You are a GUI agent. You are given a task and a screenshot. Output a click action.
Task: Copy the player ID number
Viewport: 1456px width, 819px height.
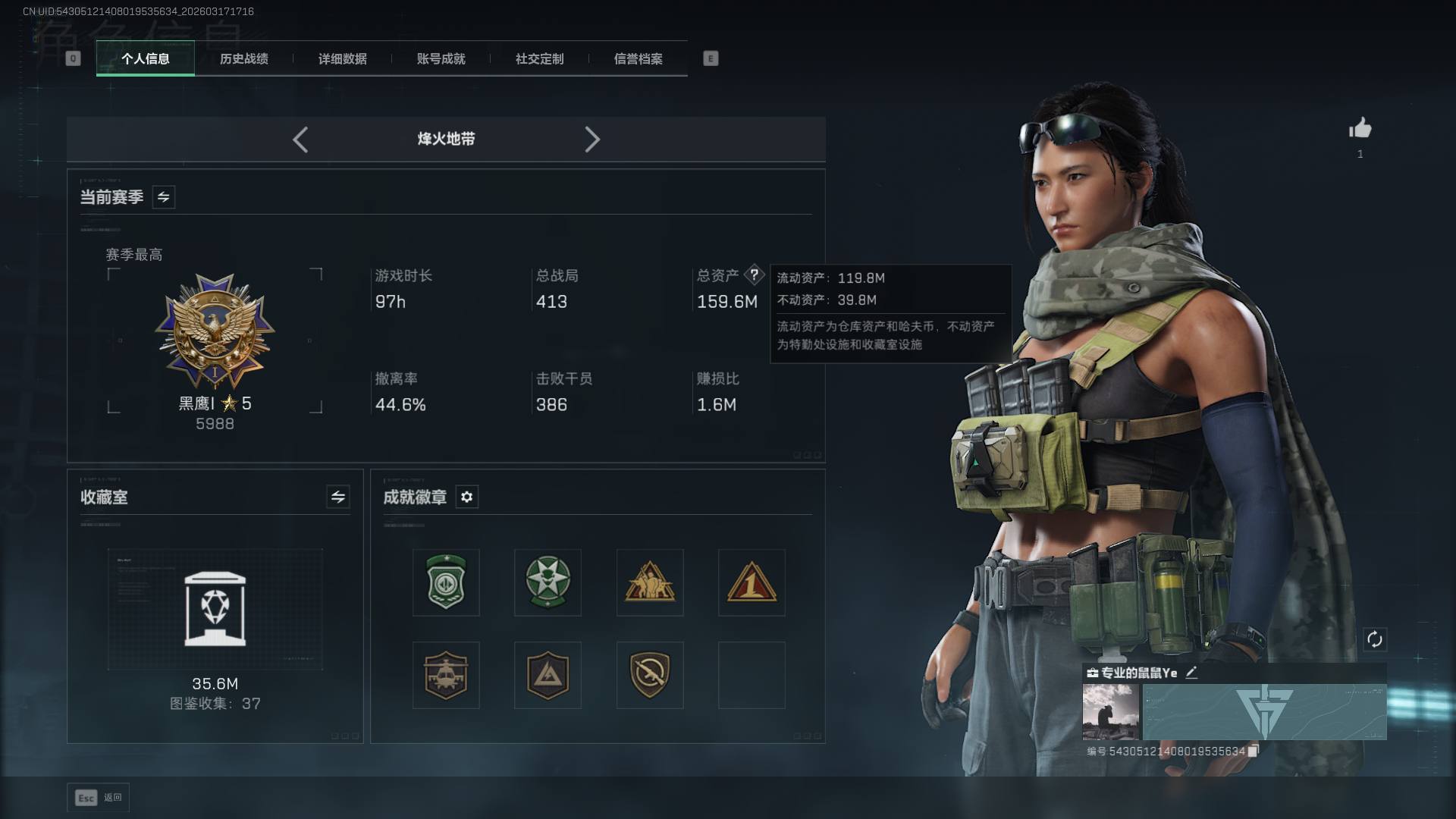pos(1253,751)
